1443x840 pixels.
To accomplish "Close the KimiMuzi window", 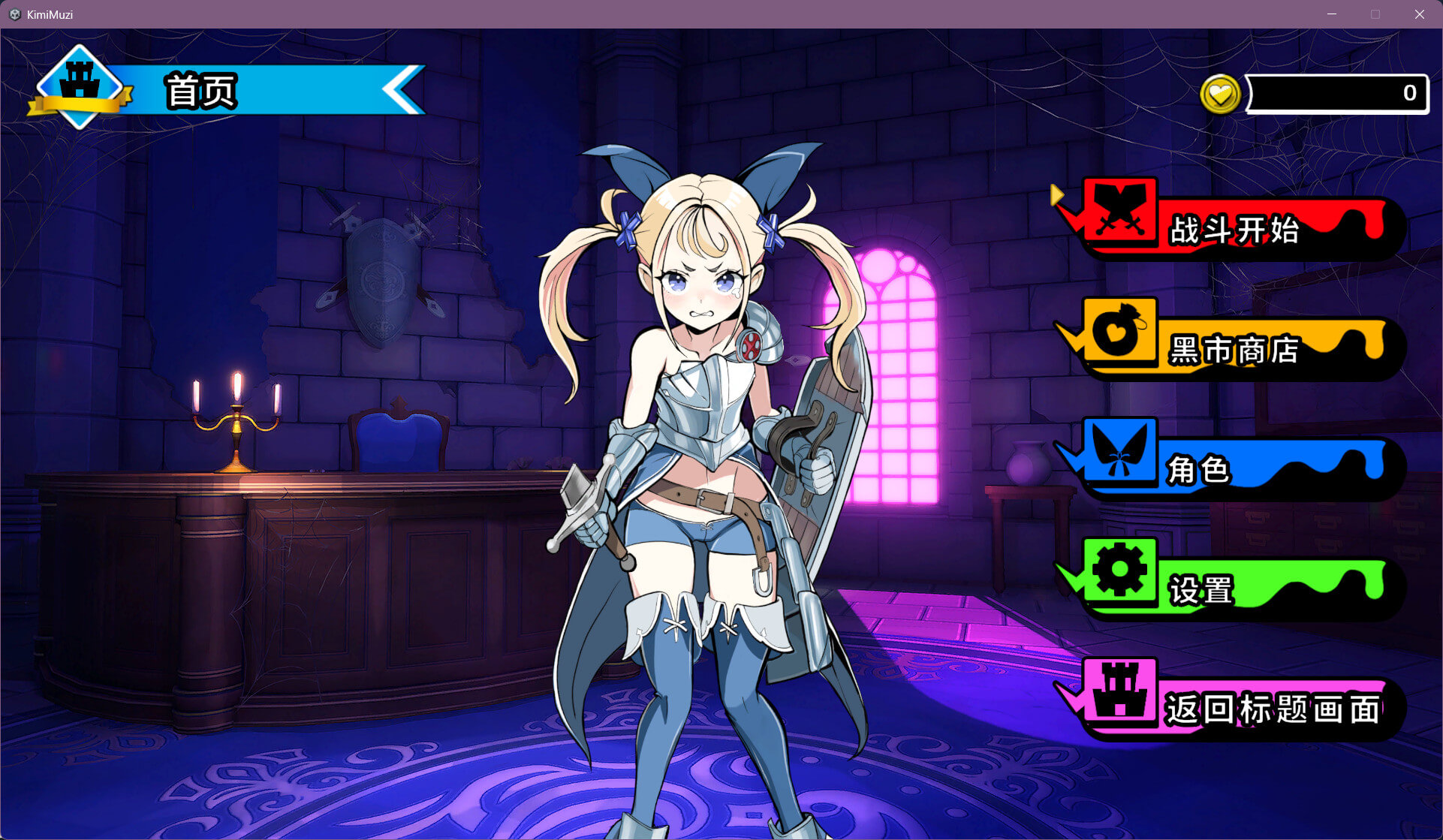I will [x=1419, y=14].
